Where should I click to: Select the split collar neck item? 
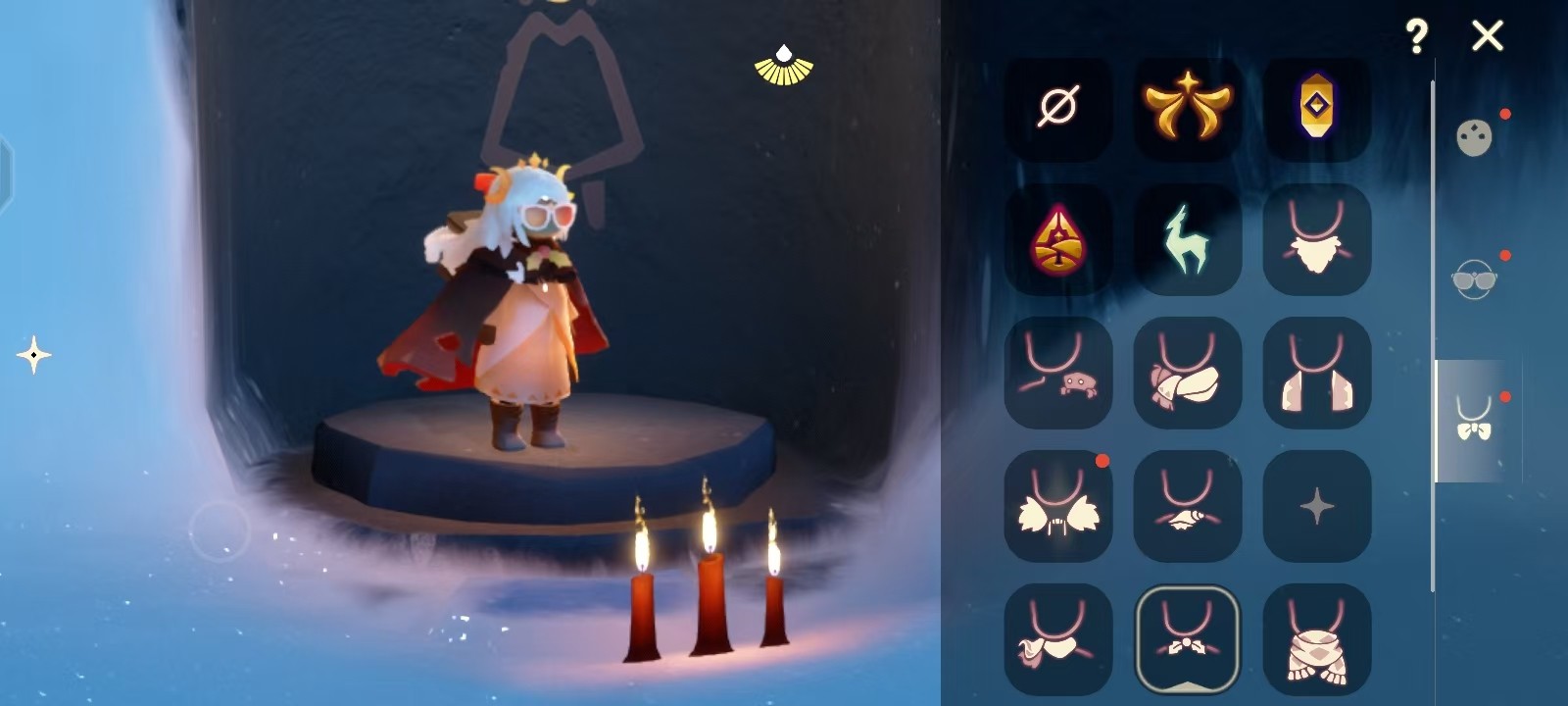click(1316, 374)
